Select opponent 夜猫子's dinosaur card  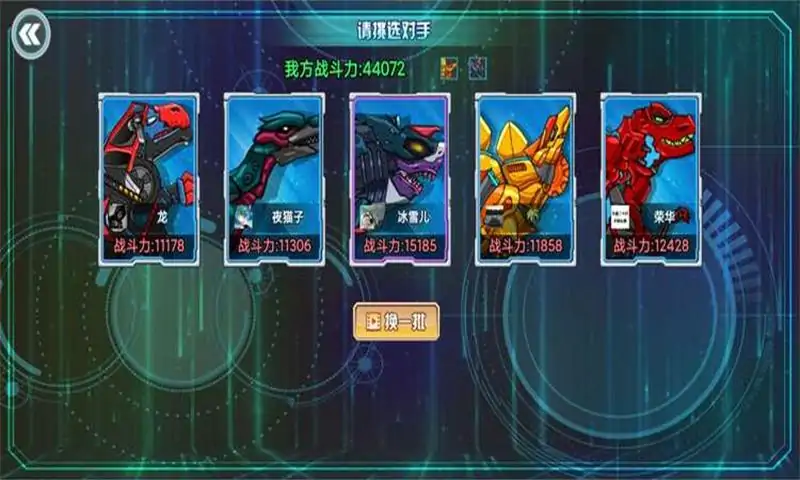(274, 179)
